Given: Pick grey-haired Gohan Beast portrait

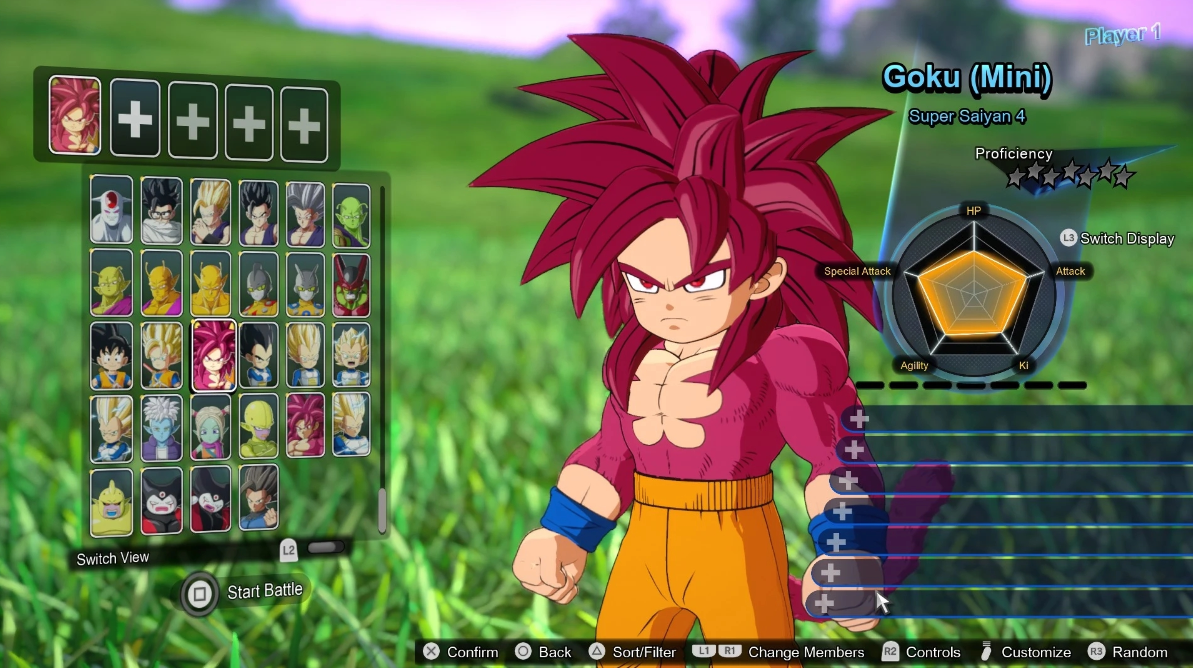Looking at the screenshot, I should (305, 213).
